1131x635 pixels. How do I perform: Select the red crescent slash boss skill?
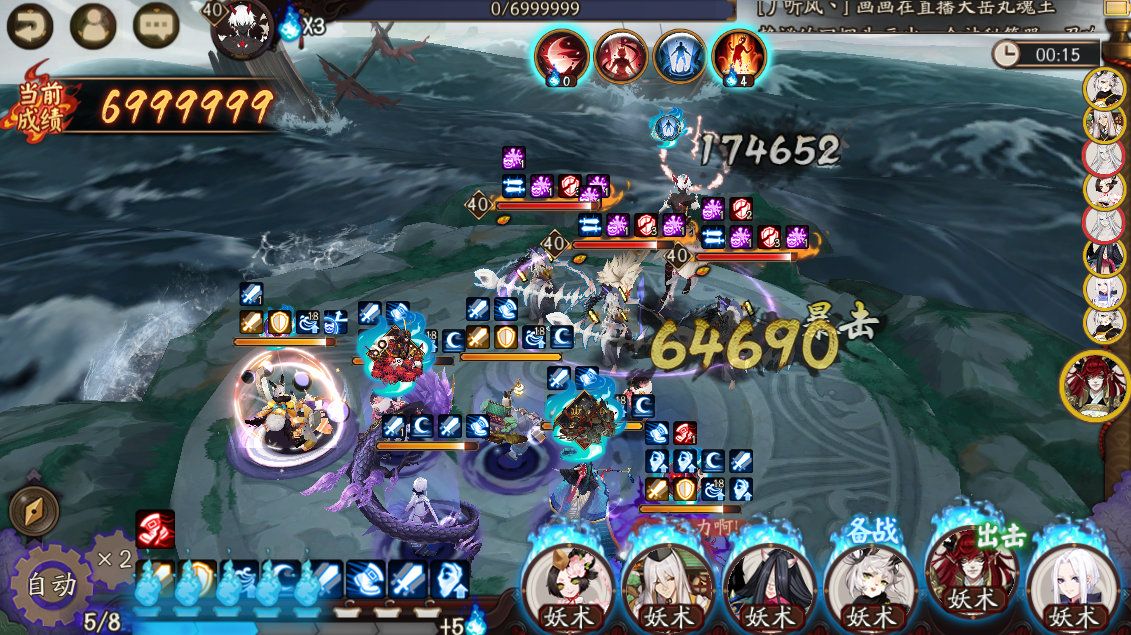561,56
